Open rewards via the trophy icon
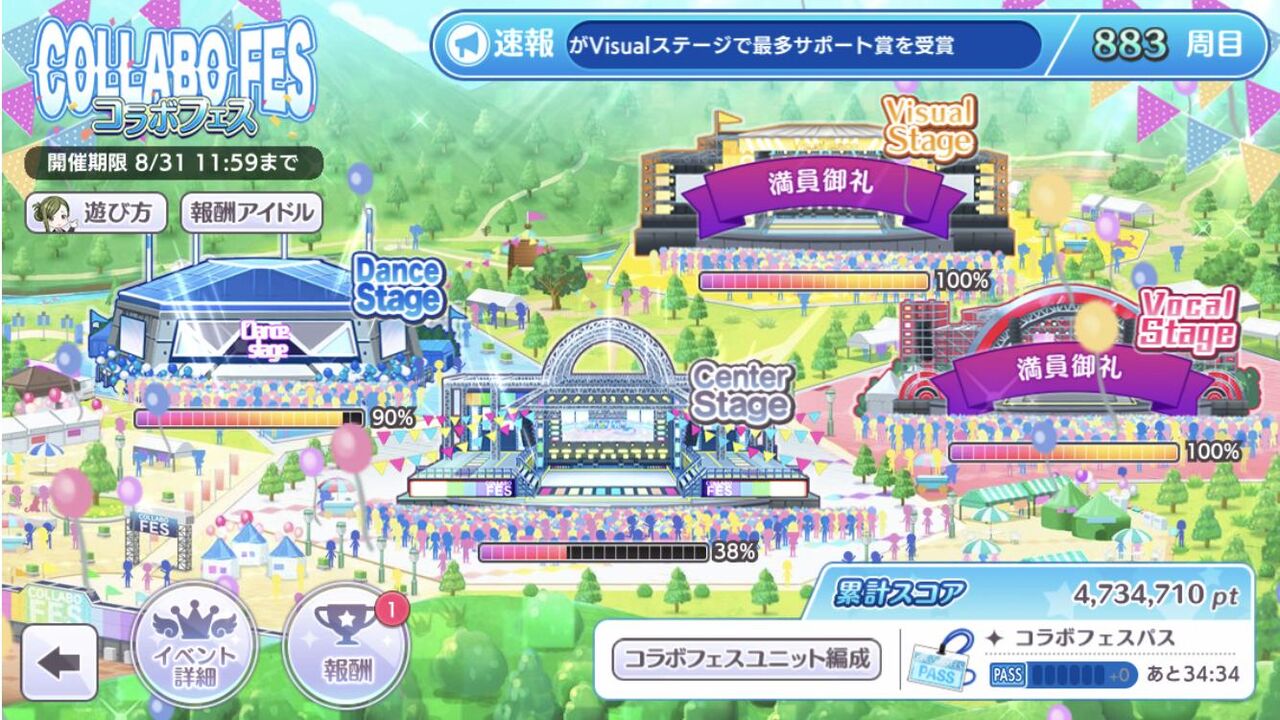1280x720 pixels. [342, 650]
